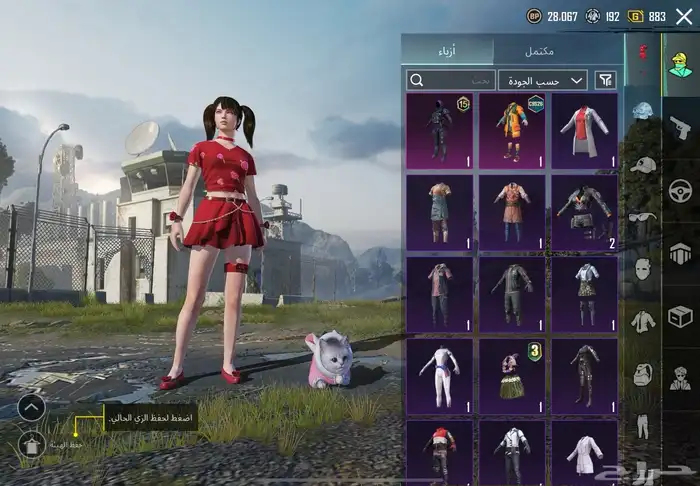Show the backpack subcategory

tap(643, 373)
